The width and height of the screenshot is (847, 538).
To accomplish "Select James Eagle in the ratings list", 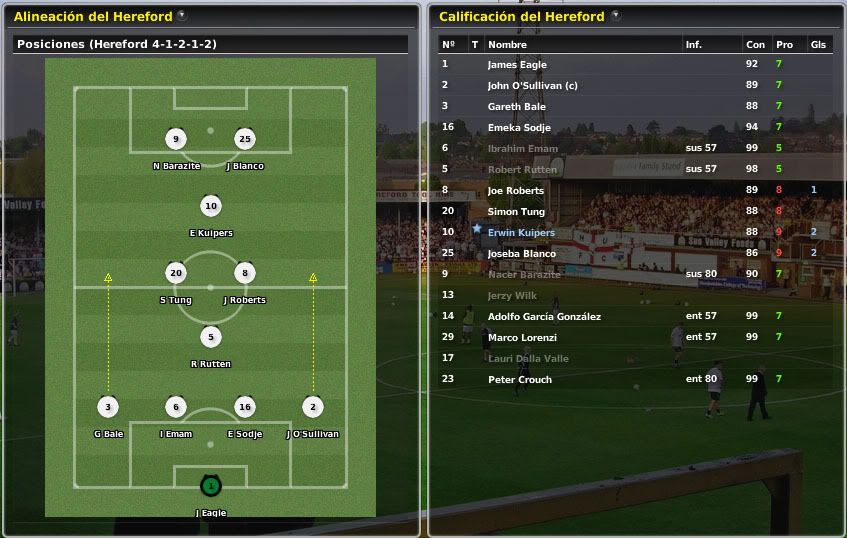I will pyautogui.click(x=516, y=65).
